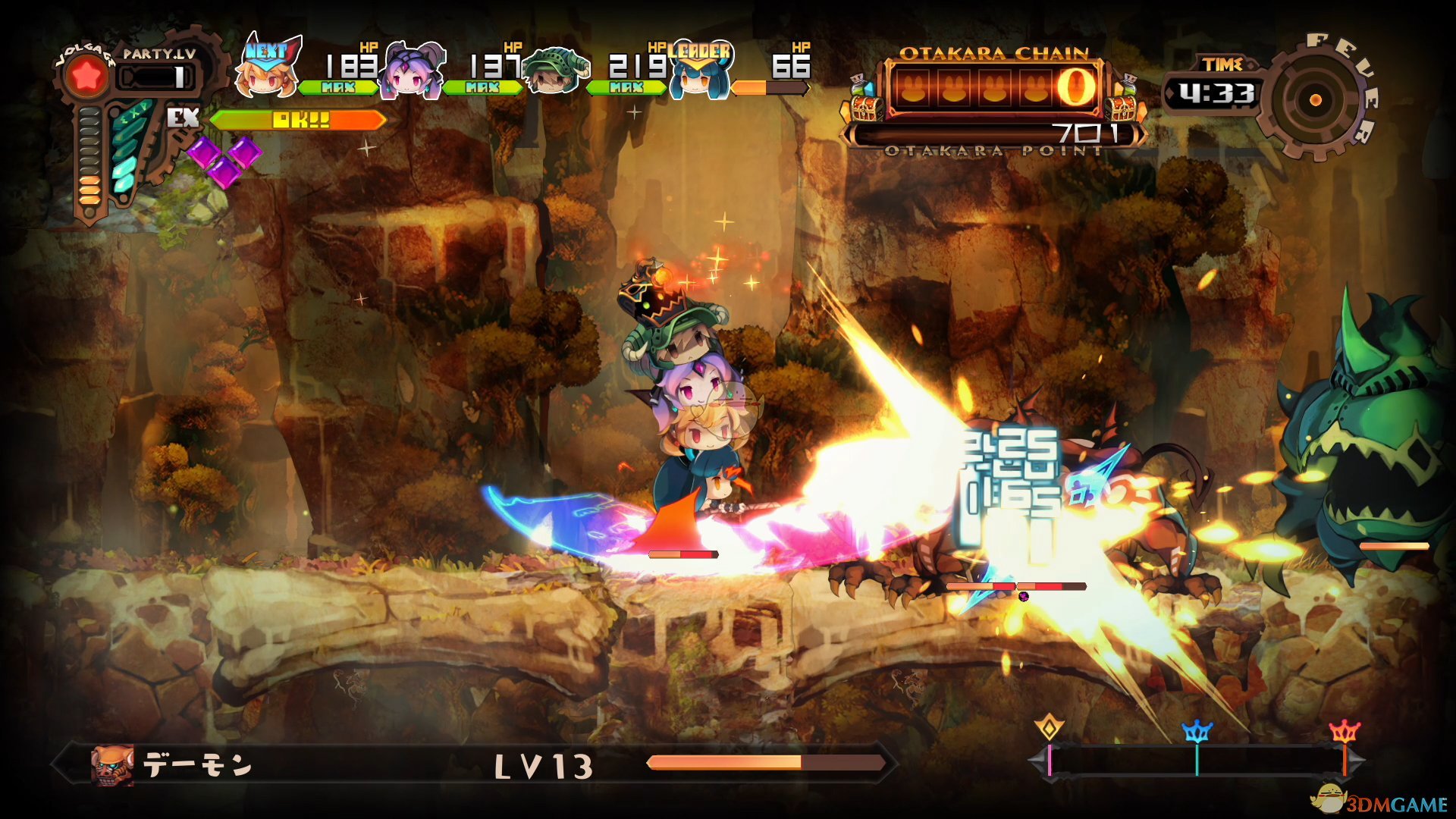Click the treasure chest left of Otakara Chain
1456x819 pixels.
864,102
